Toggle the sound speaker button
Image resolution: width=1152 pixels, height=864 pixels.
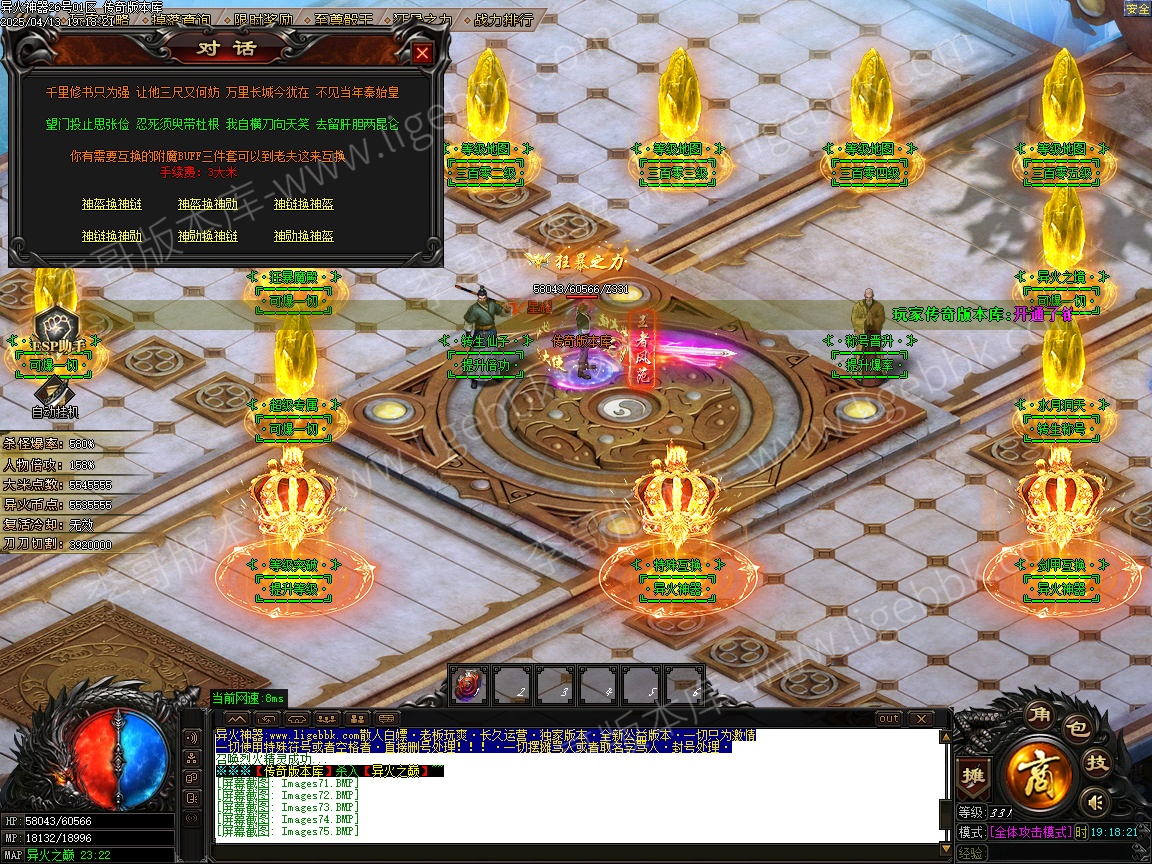[x=1096, y=801]
